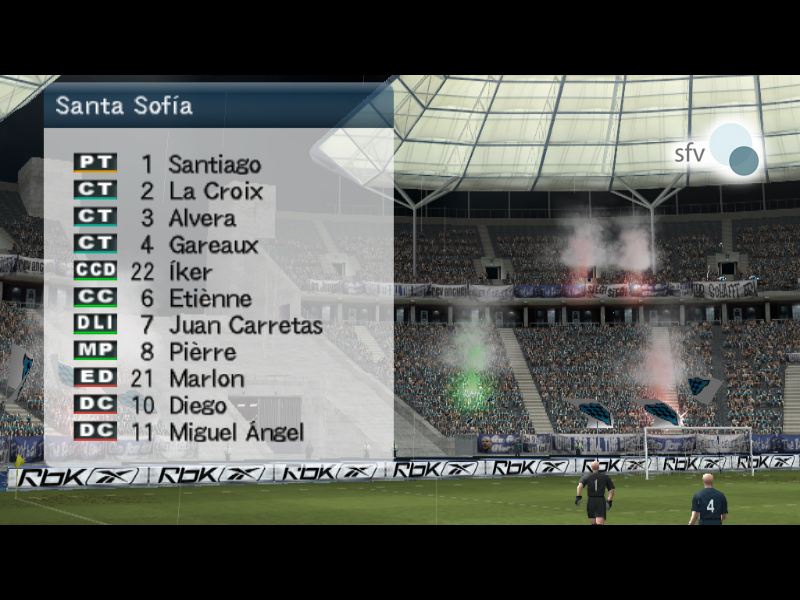Select goalkeeper Santiago in the lineup

(214, 164)
